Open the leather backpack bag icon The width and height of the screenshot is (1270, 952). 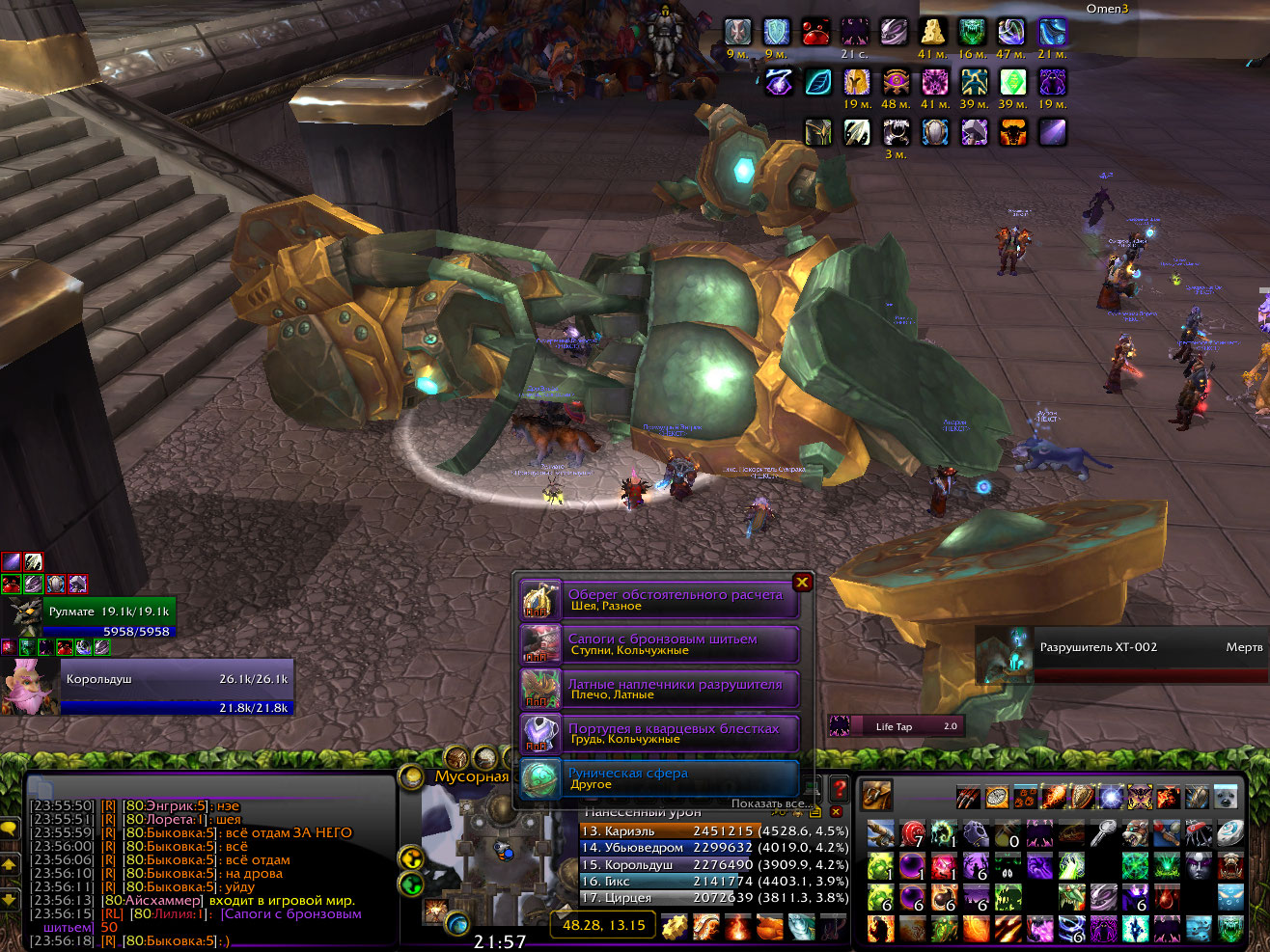[x=876, y=795]
